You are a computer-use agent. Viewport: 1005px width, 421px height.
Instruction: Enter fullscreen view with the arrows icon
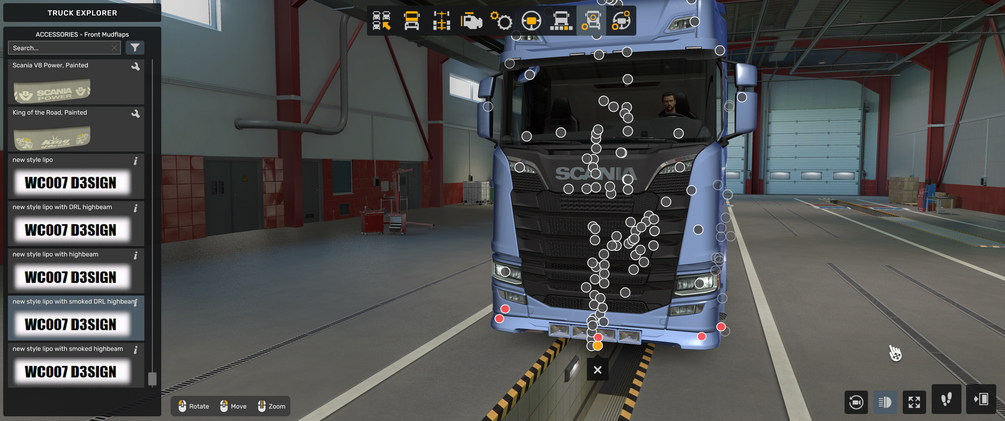914,402
